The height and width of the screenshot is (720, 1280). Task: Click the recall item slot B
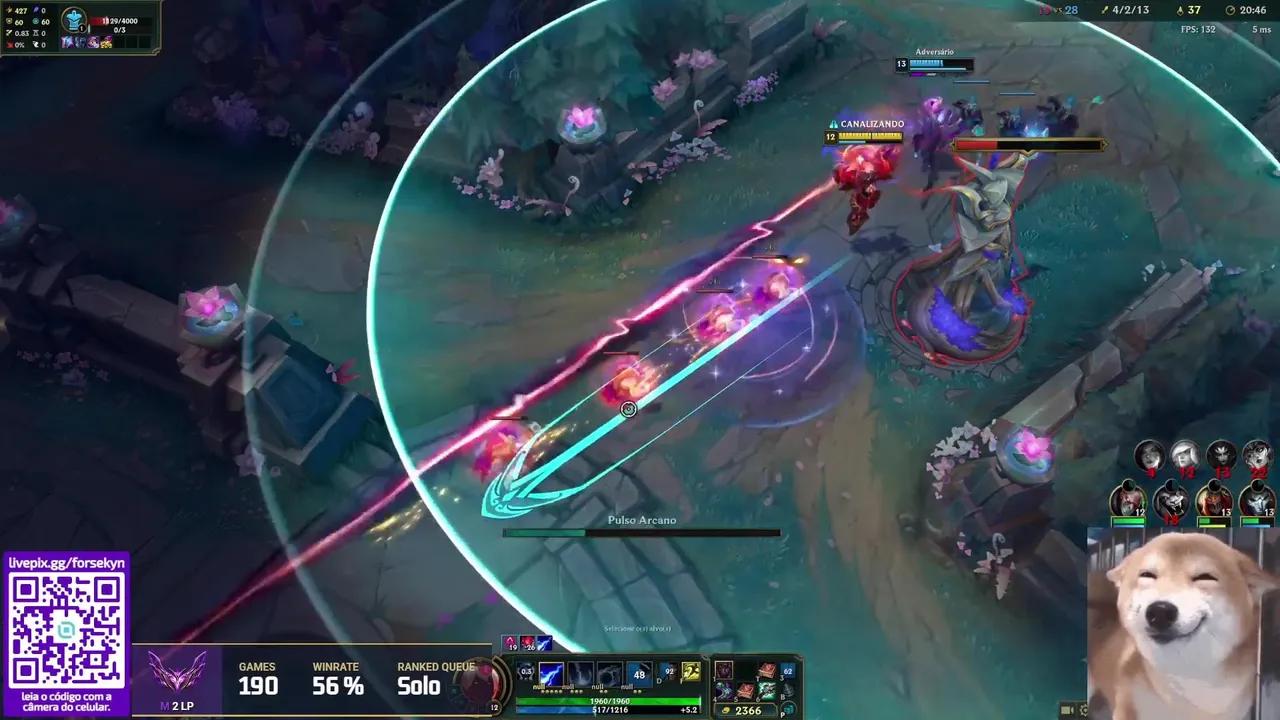pyautogui.click(x=788, y=691)
